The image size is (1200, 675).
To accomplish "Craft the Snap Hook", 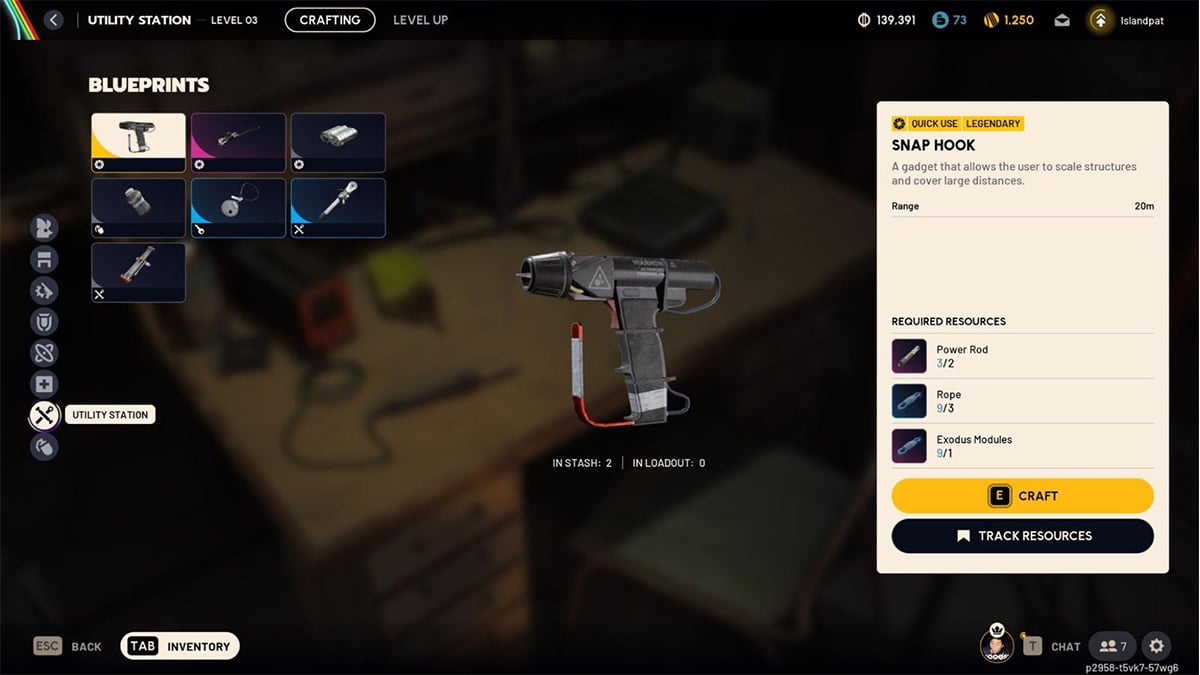I will coord(1022,496).
